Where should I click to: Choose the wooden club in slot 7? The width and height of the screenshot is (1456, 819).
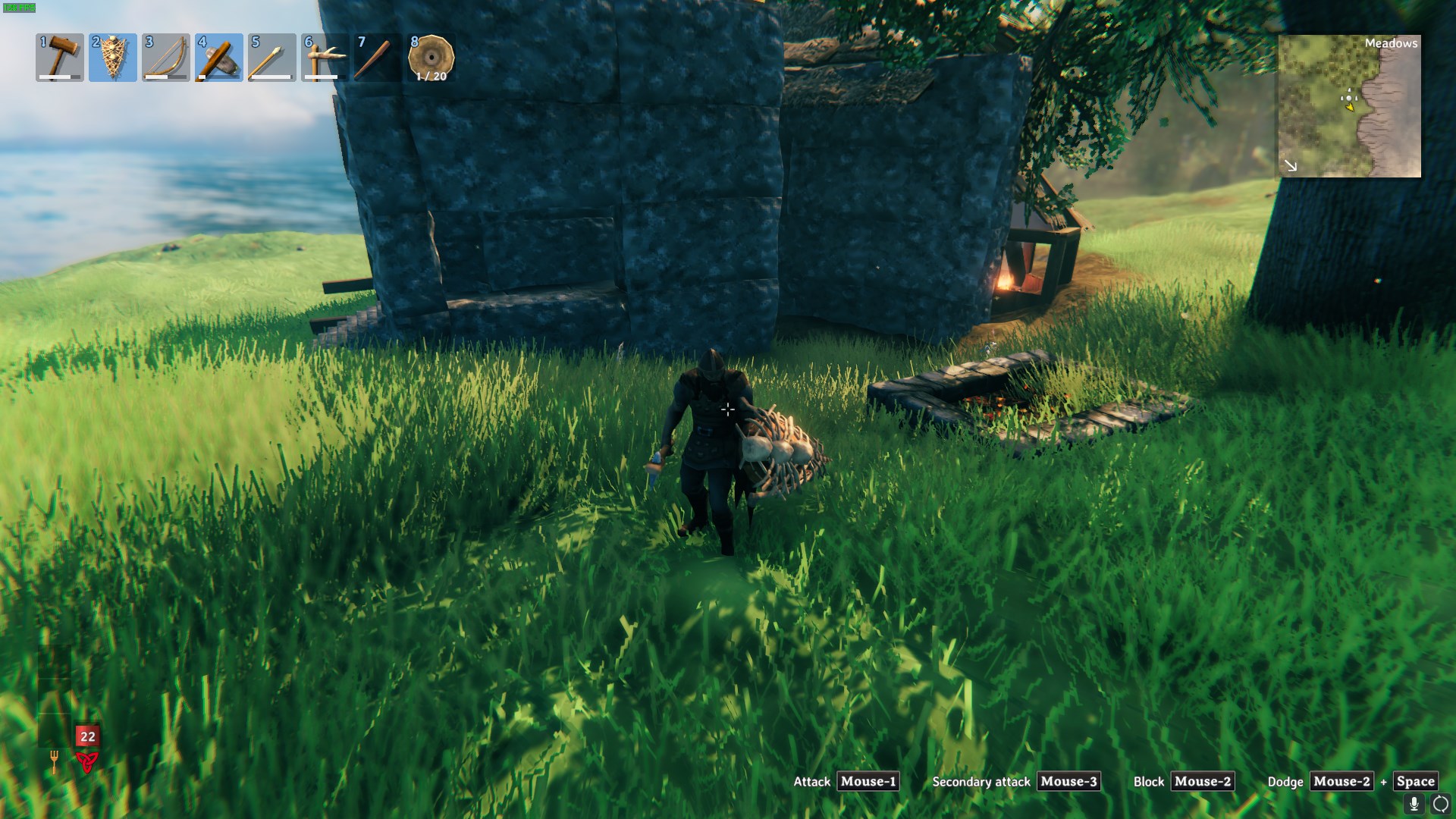378,58
